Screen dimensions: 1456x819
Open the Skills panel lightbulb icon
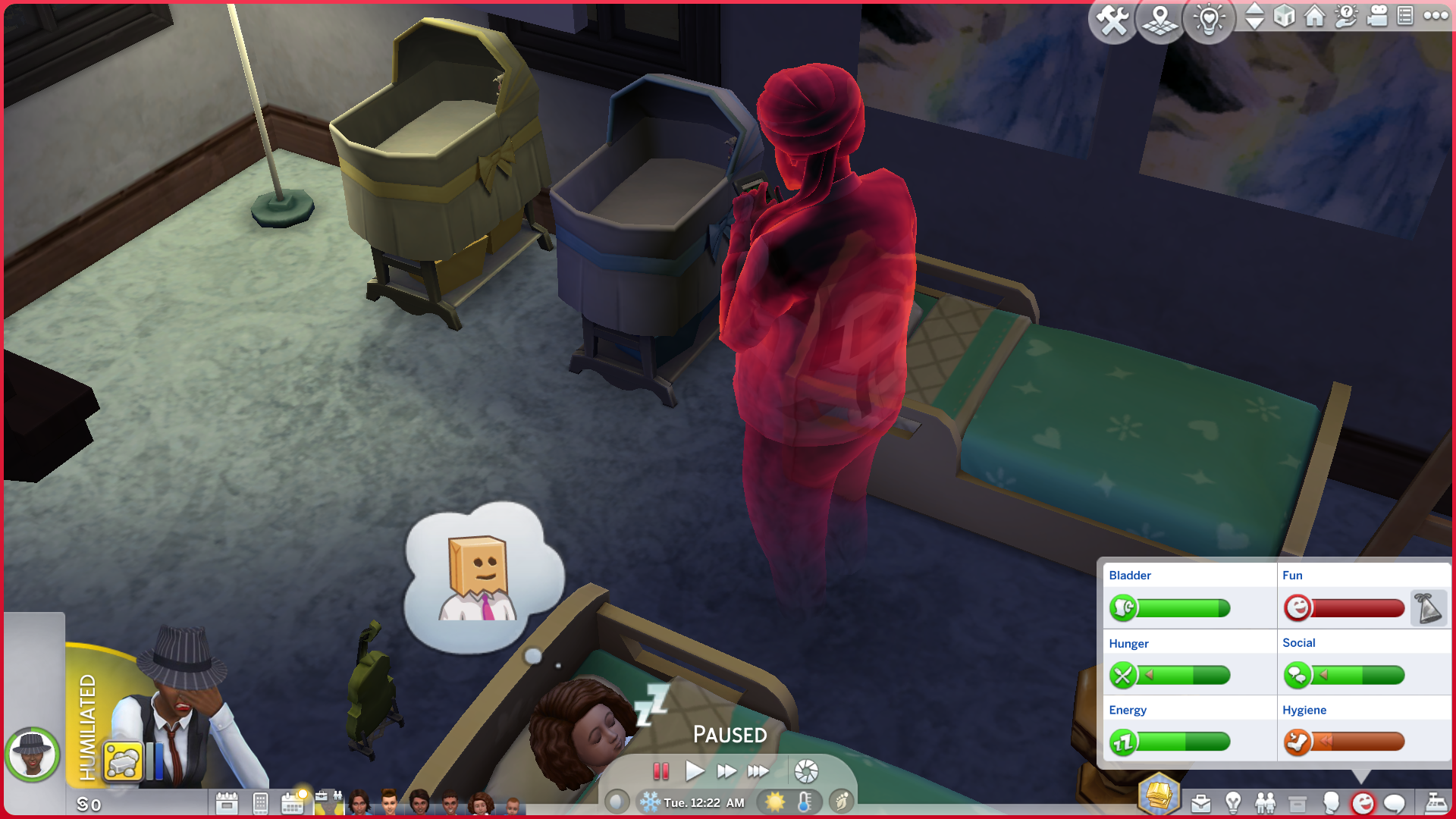click(1233, 803)
